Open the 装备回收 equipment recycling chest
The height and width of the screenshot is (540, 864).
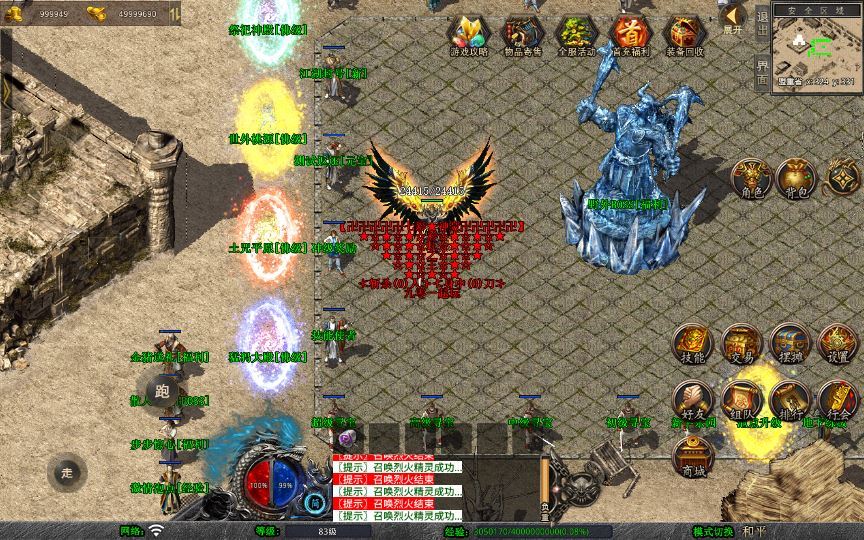(x=684, y=34)
